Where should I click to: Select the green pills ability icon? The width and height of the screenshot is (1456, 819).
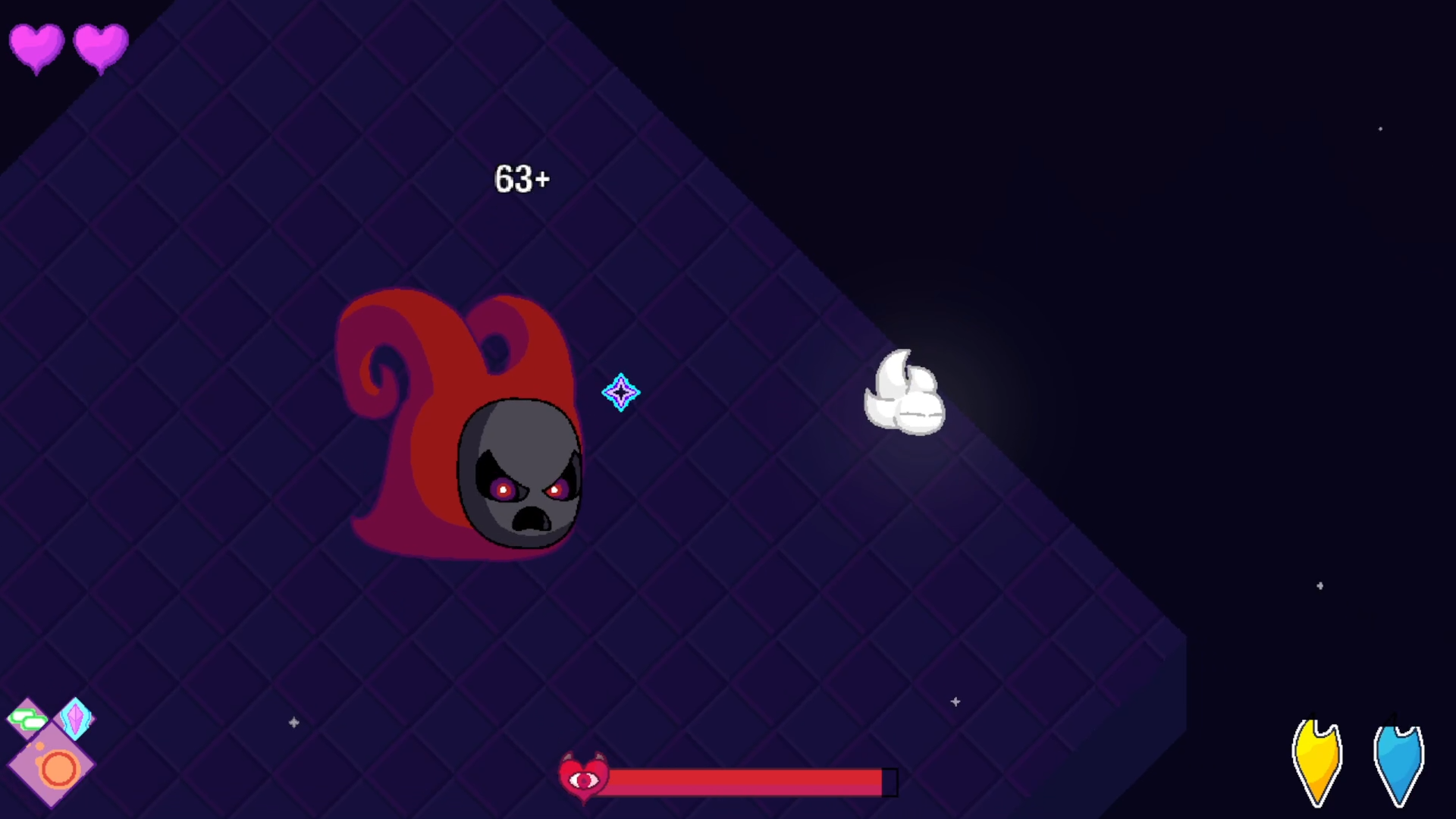[28, 718]
